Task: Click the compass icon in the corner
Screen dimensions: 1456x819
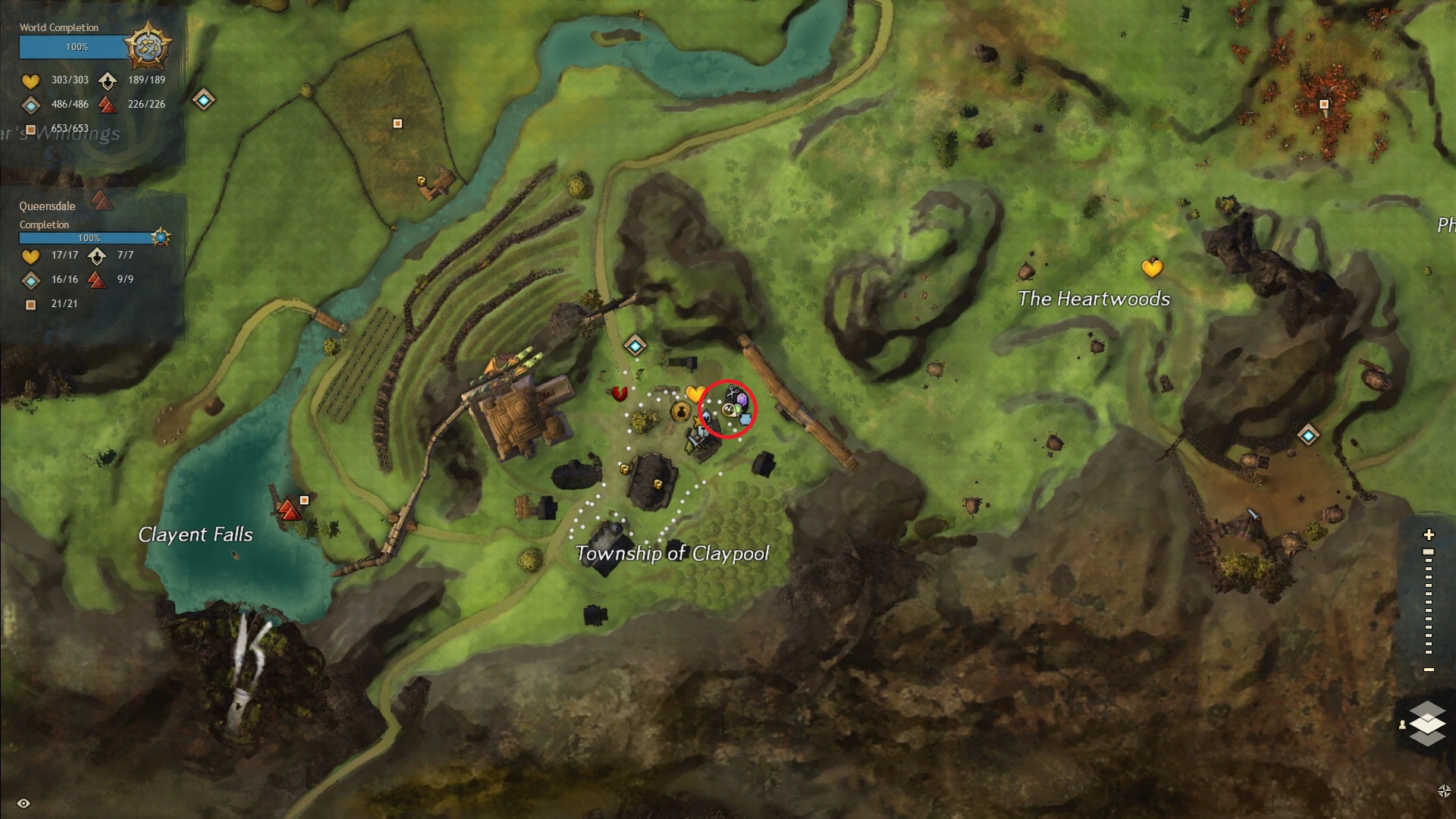Action: click(1444, 791)
